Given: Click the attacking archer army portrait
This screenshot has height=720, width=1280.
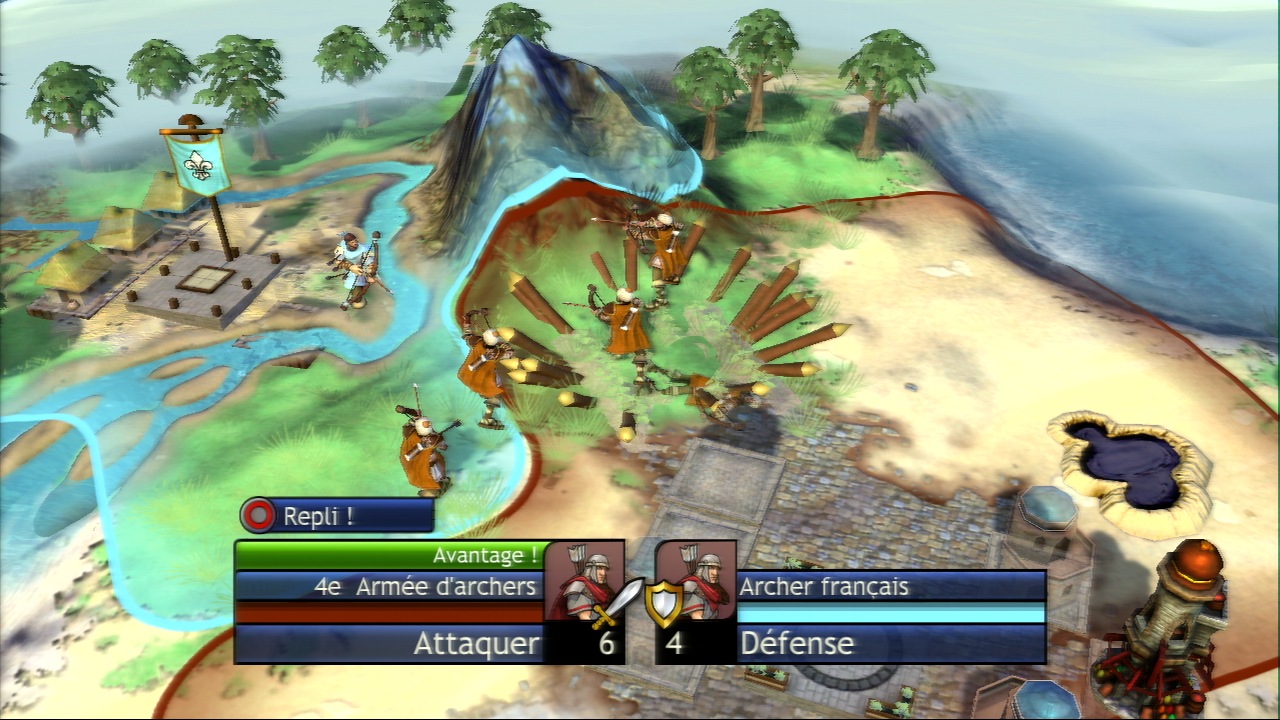Looking at the screenshot, I should [583, 581].
